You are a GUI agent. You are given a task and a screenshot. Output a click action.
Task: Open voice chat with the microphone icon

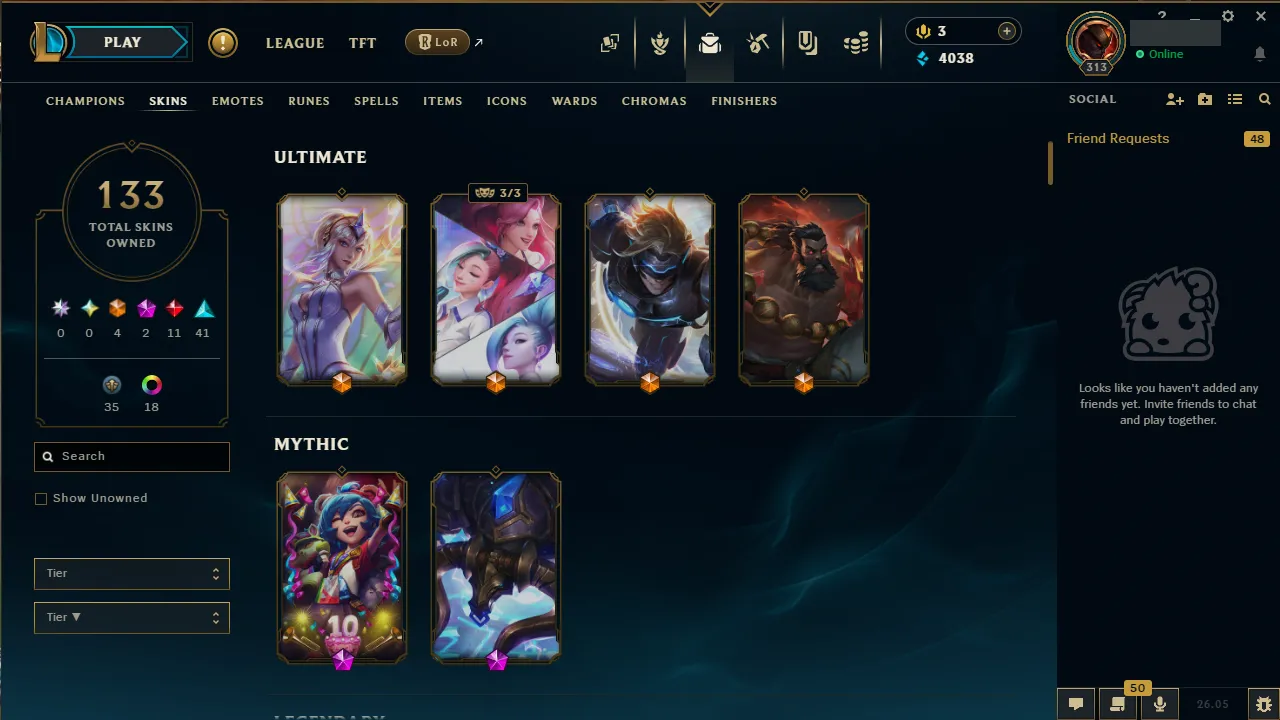pos(1160,704)
